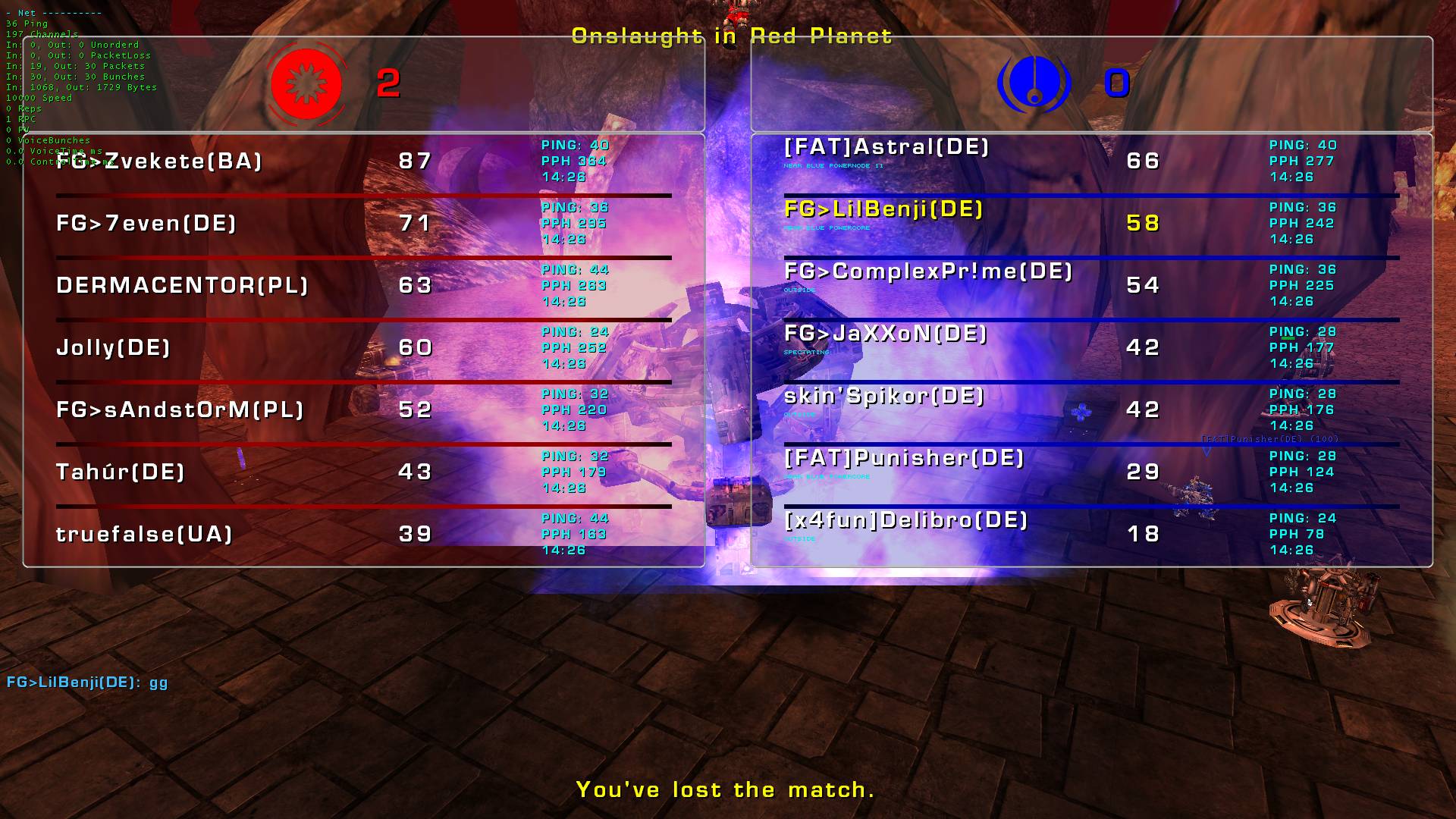1456x819 pixels.
Task: Click the blue team emblem
Action: click(1034, 83)
